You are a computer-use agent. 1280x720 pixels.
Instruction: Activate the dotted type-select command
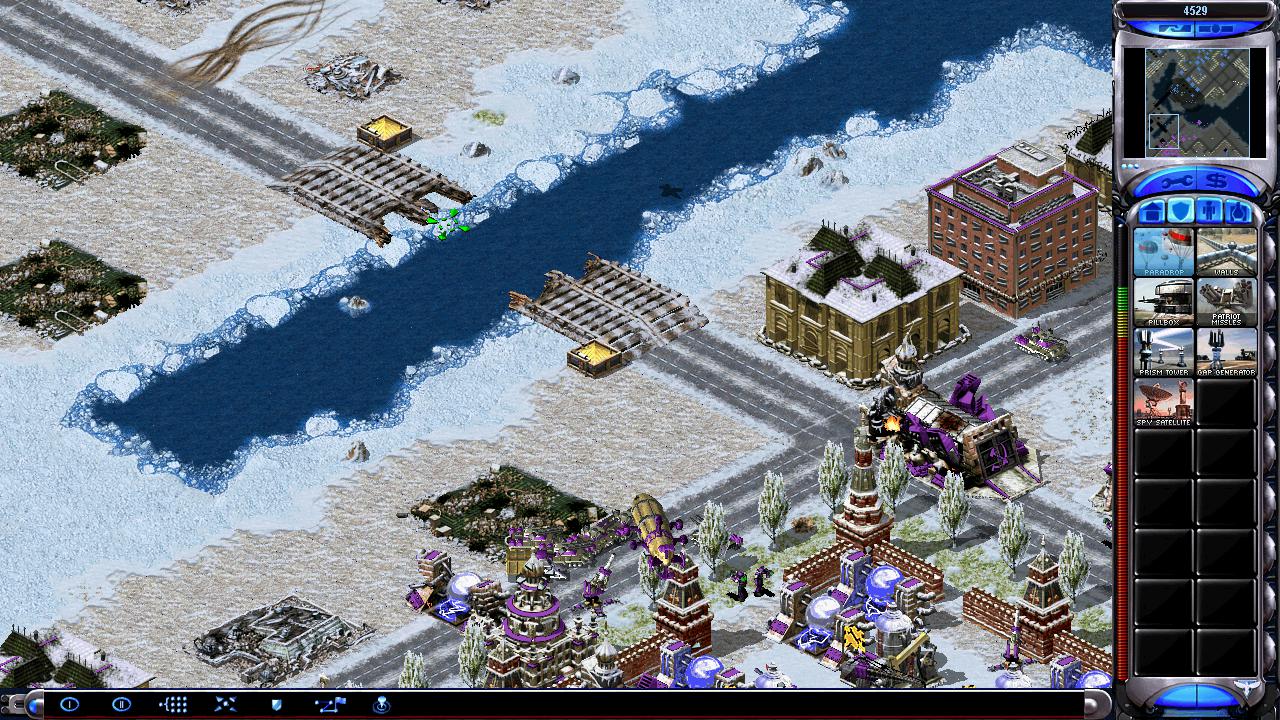pos(173,704)
